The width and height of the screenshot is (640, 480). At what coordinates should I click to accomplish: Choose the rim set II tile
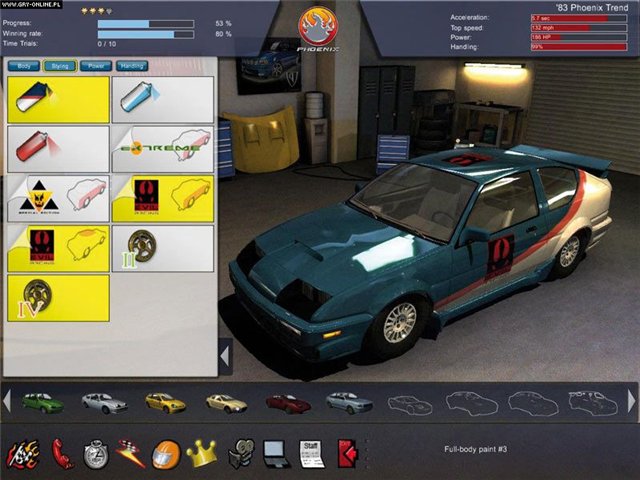click(x=162, y=248)
